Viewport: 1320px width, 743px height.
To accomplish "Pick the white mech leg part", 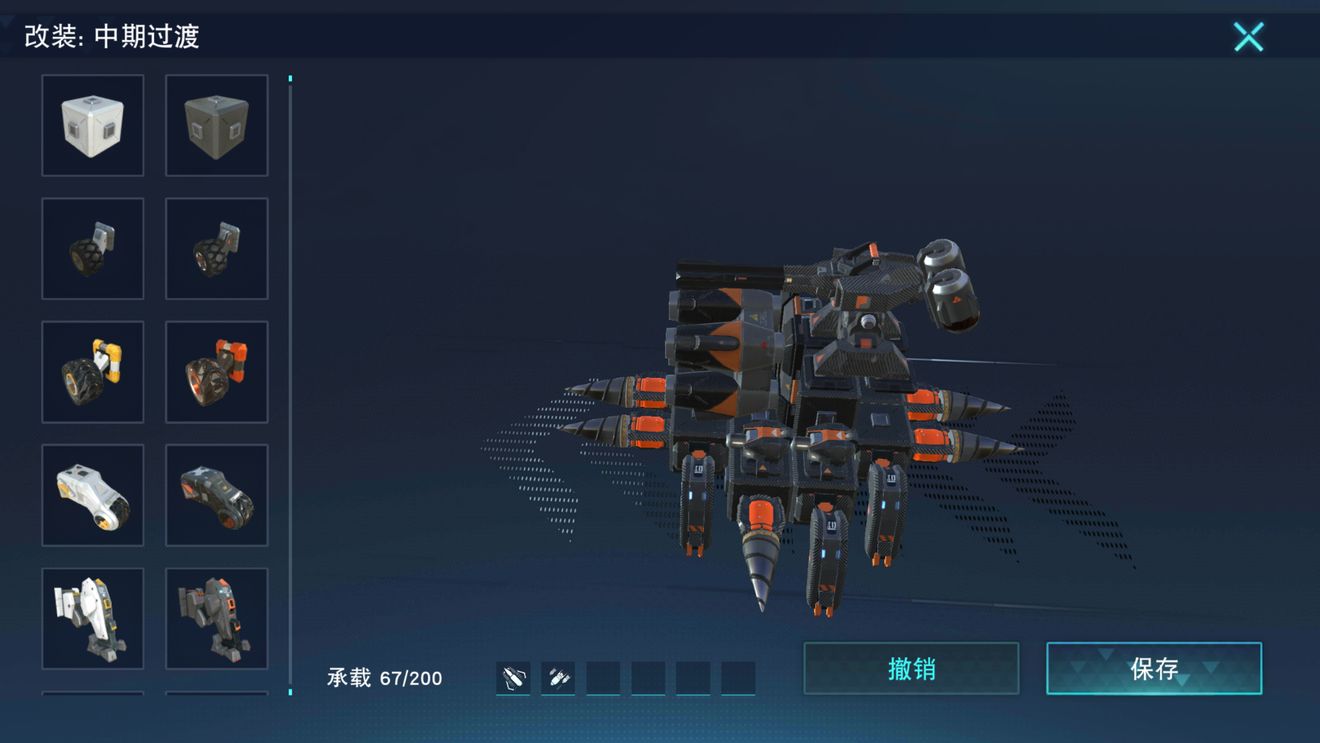I will pos(93,618).
